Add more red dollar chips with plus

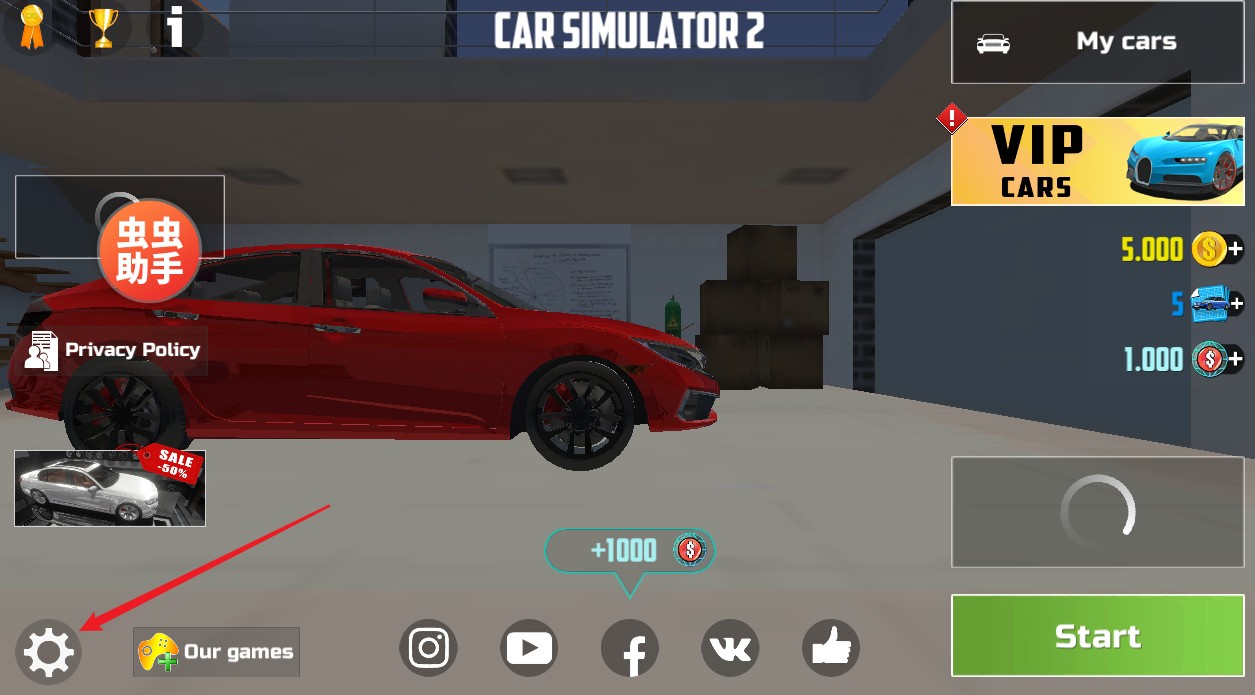tap(1236, 358)
